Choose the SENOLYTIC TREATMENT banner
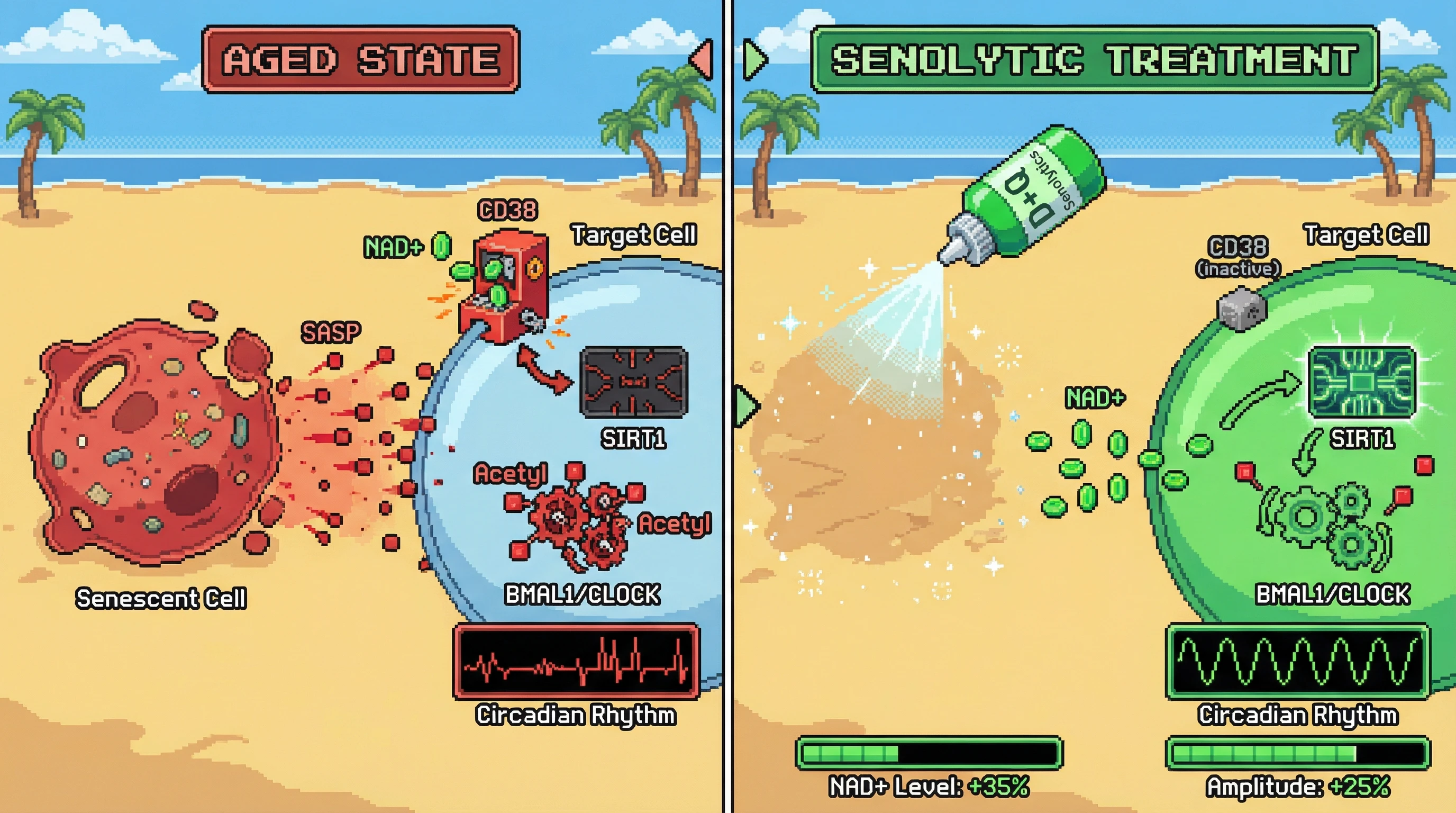The height and width of the screenshot is (813, 1456). [x=1094, y=59]
